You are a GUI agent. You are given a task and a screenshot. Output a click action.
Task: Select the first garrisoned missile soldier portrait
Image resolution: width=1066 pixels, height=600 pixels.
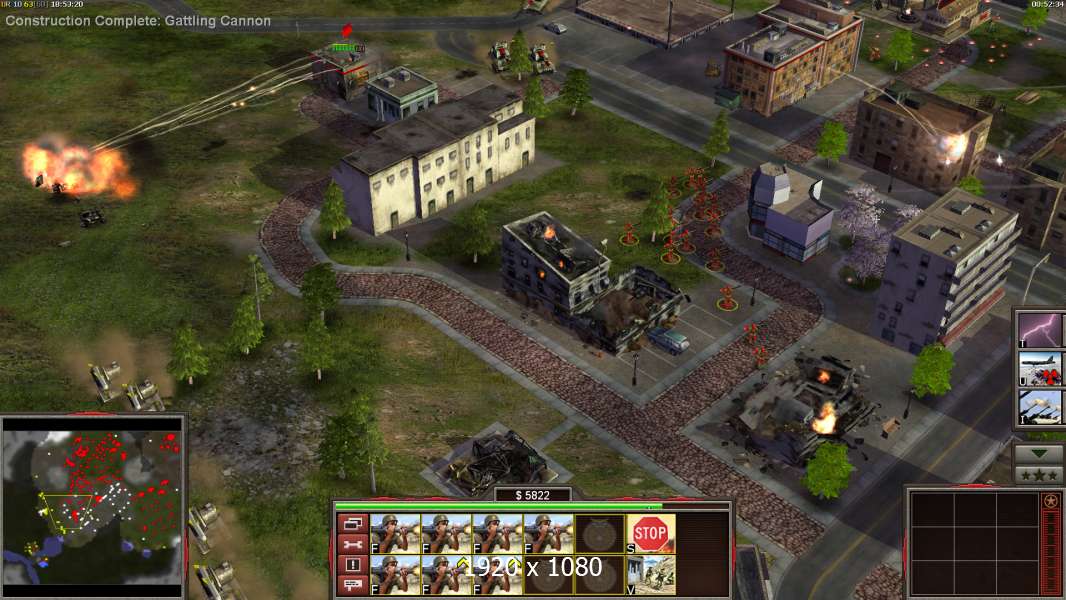pyautogui.click(x=394, y=533)
